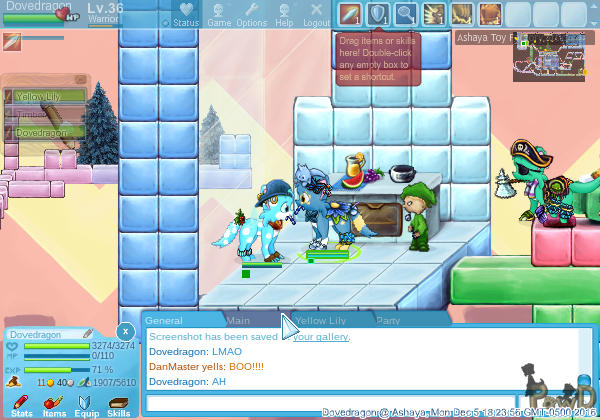
Task: Open the 'your gallery' link
Action: tap(321, 337)
